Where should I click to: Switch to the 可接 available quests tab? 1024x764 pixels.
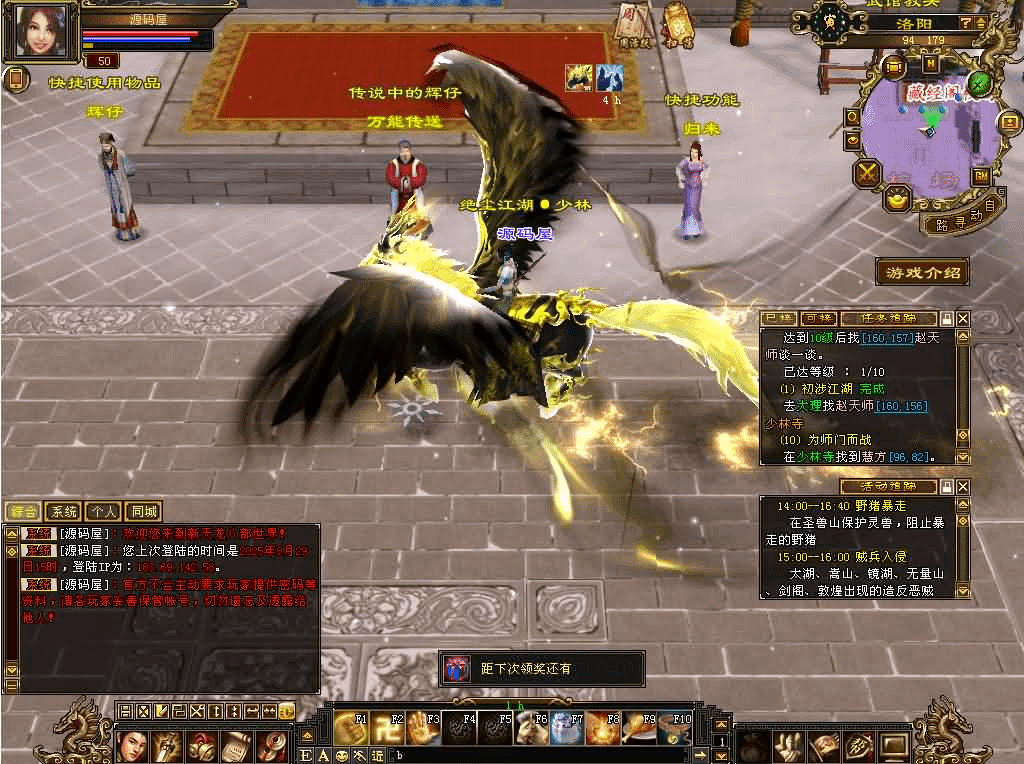point(817,318)
